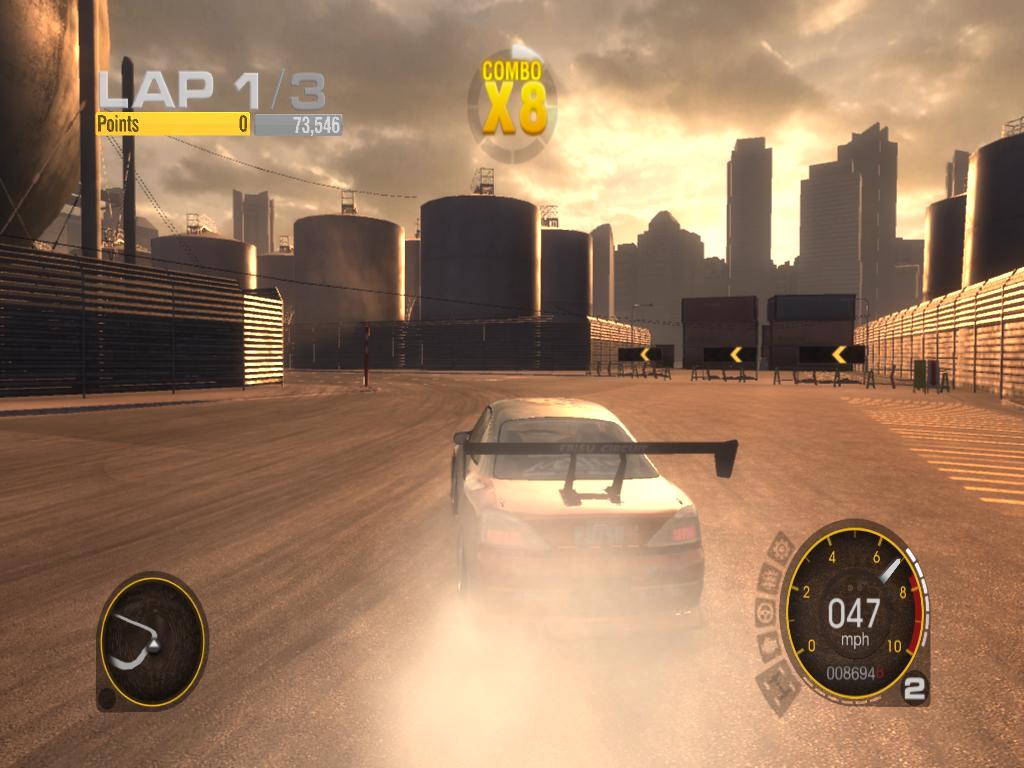Select the steering wheel damage icon
The height and width of the screenshot is (768, 1024).
click(x=766, y=612)
